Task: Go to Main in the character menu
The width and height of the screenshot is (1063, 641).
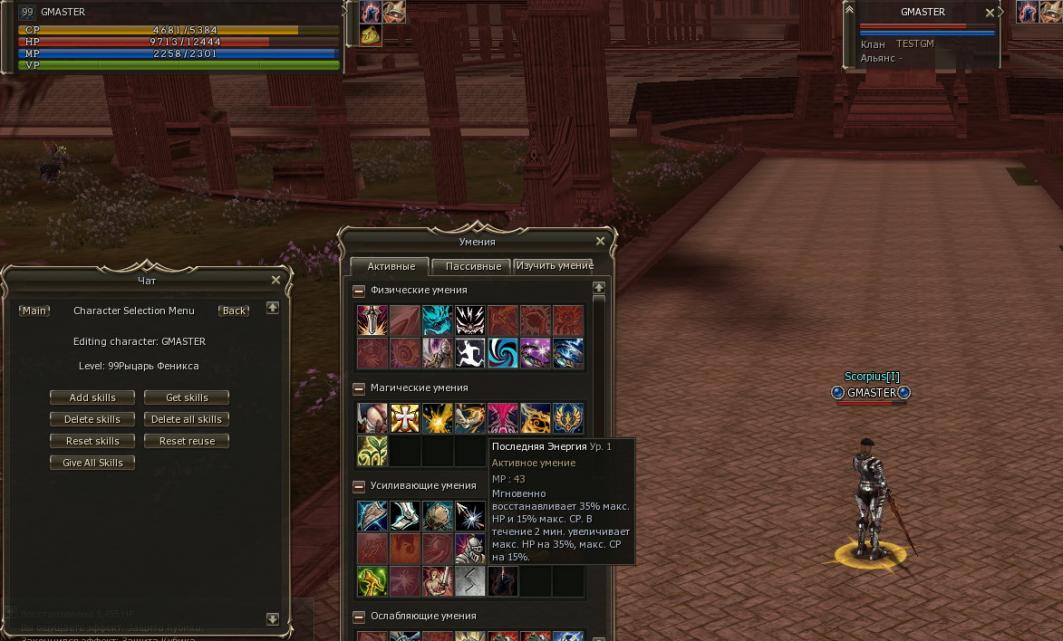Action: point(34,311)
